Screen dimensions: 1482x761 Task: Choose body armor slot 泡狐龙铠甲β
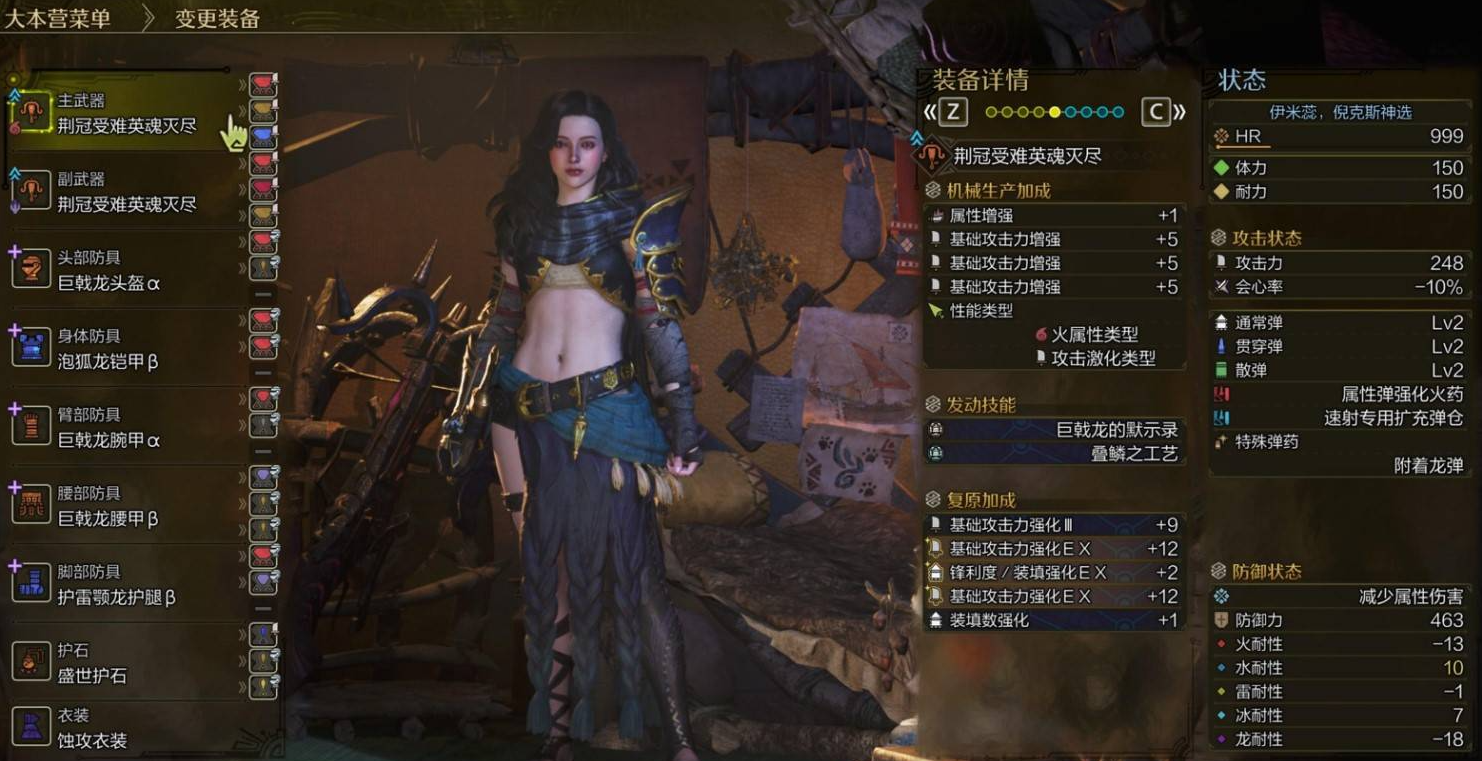pyautogui.click(x=108, y=349)
